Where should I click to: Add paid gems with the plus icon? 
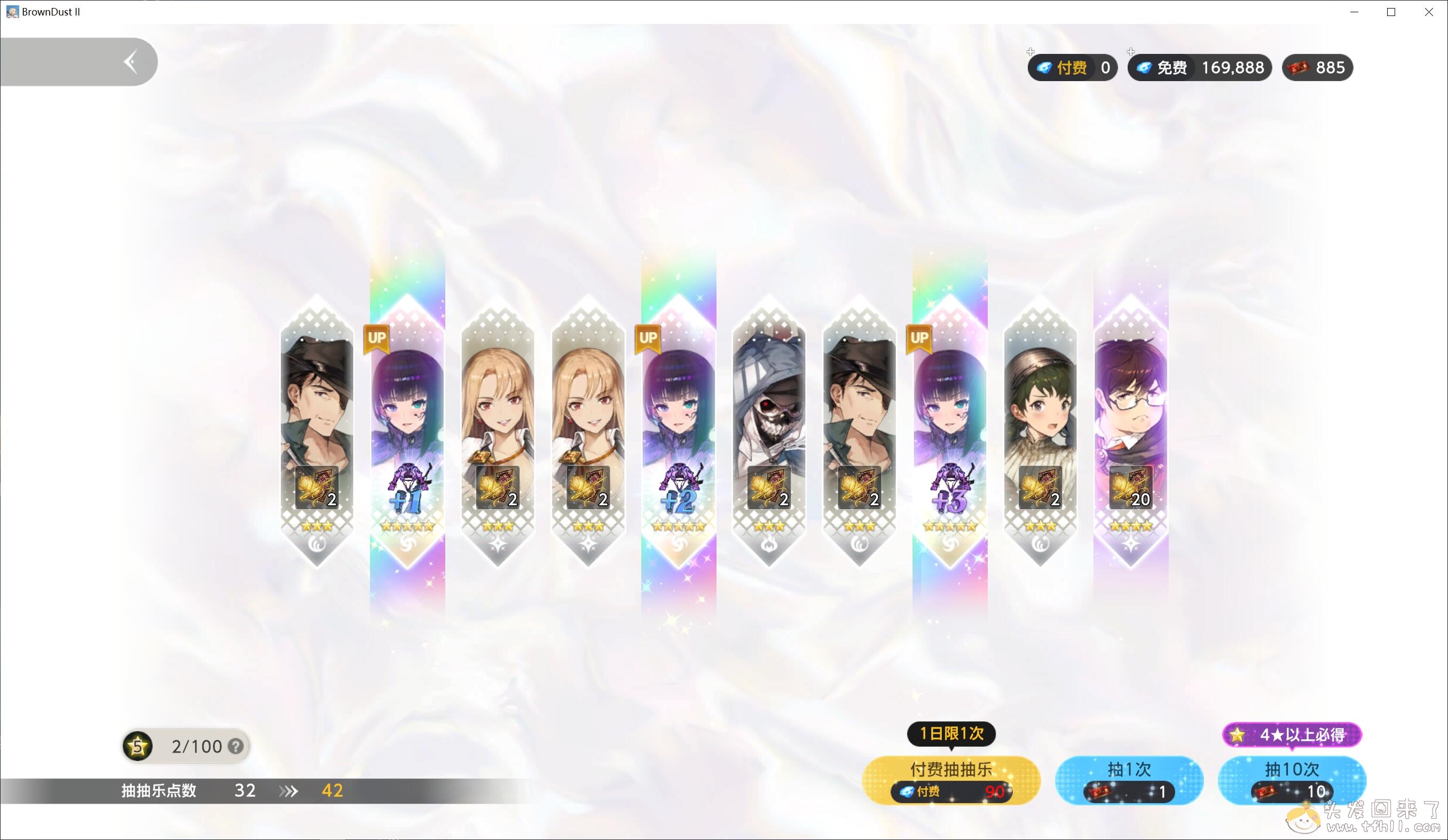point(1030,52)
